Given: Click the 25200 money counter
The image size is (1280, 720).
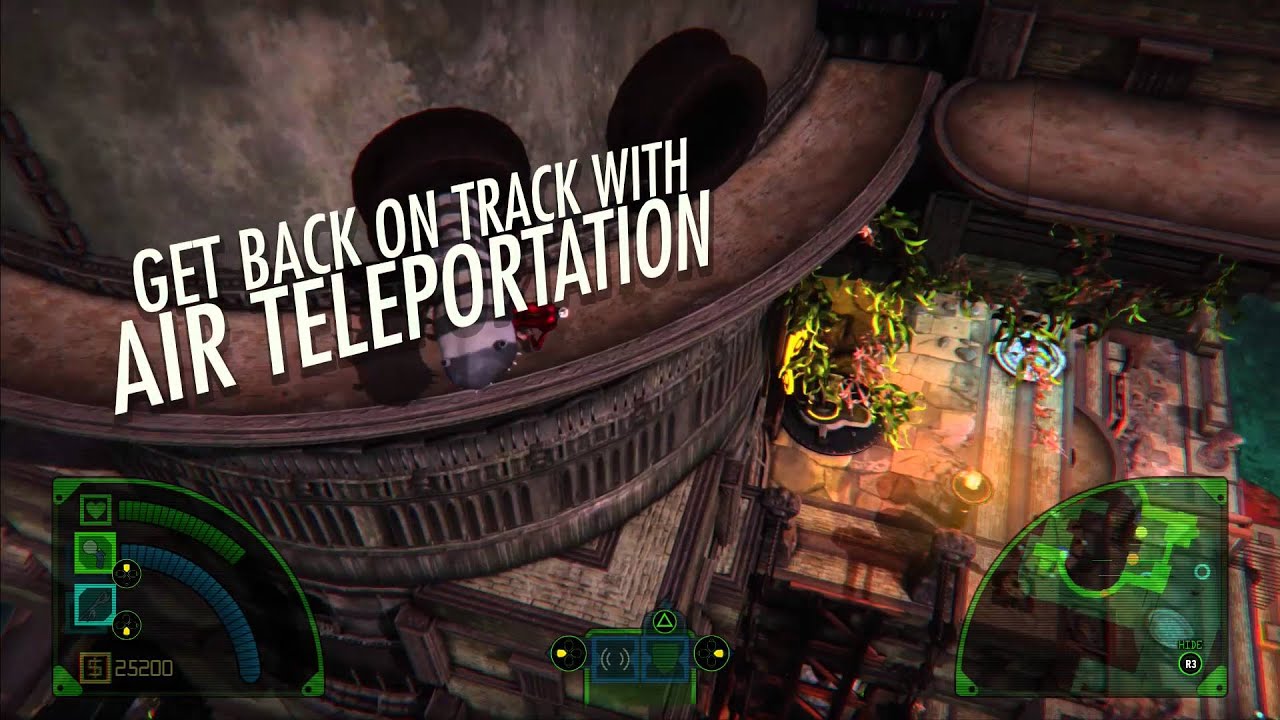Looking at the screenshot, I should click(x=145, y=668).
